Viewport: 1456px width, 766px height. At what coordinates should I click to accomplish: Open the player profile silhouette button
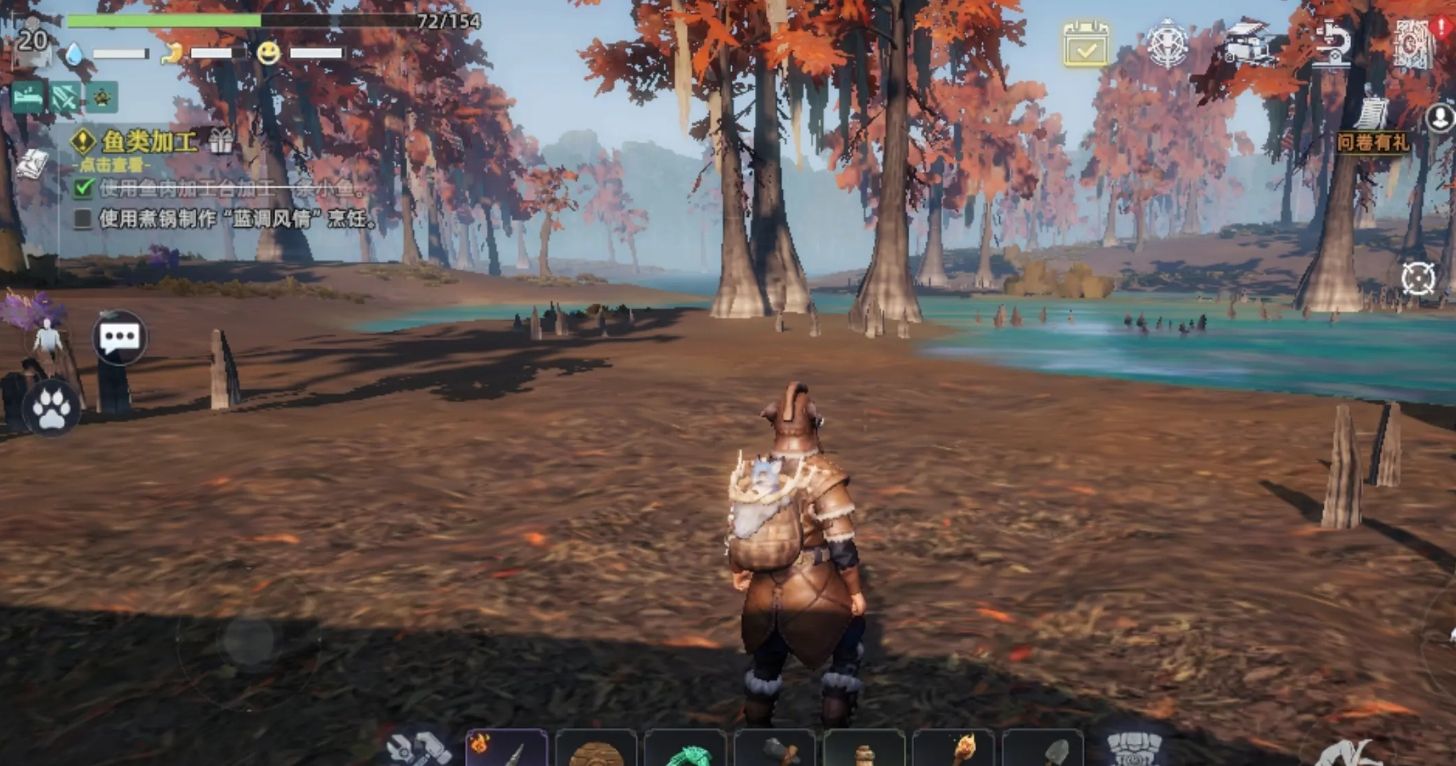(1440, 117)
